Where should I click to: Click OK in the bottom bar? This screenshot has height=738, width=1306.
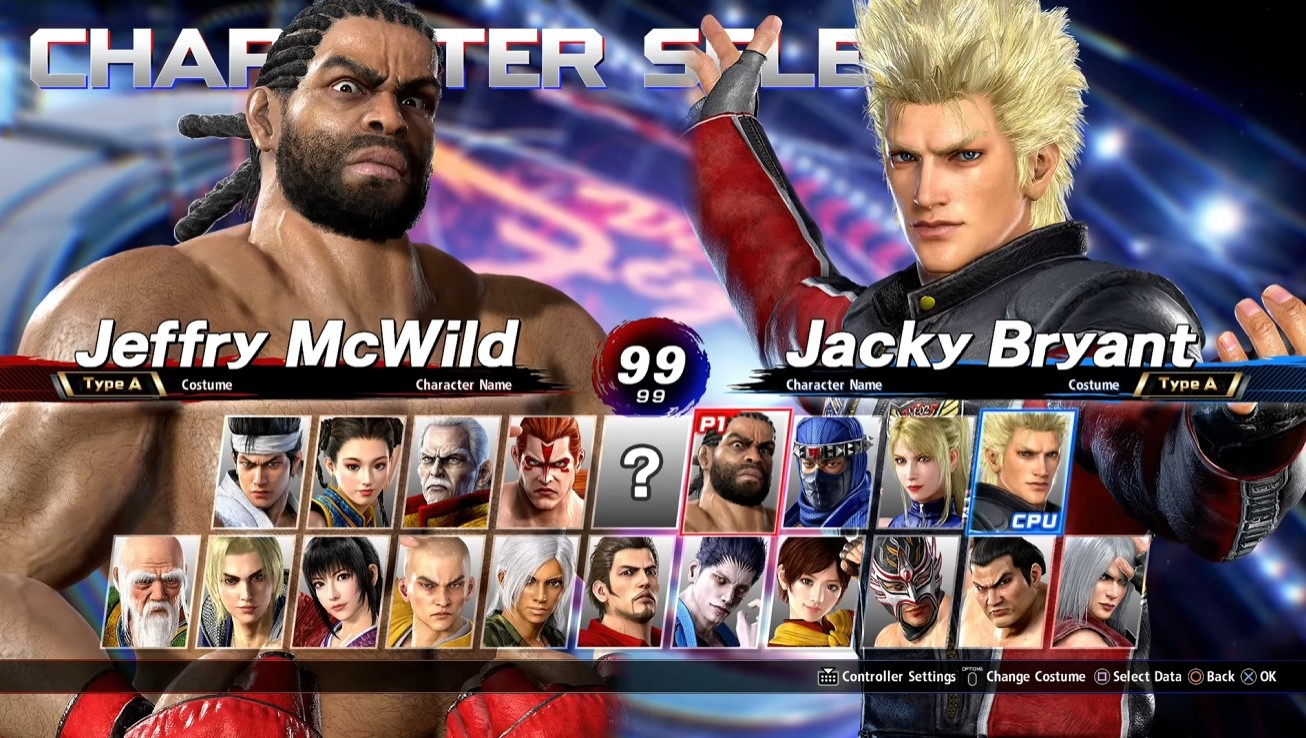click(x=1266, y=676)
